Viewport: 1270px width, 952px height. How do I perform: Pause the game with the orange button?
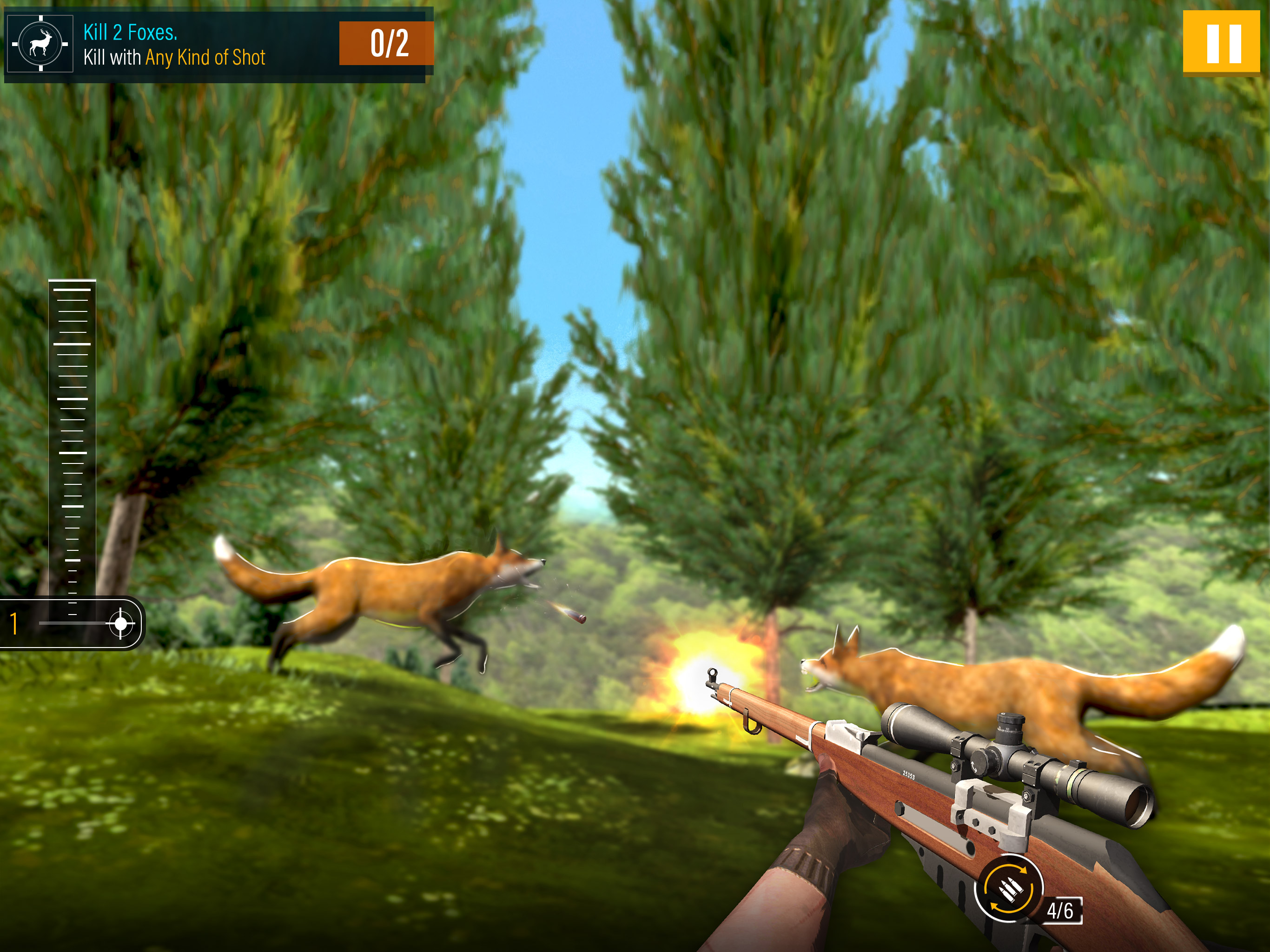[1221, 44]
